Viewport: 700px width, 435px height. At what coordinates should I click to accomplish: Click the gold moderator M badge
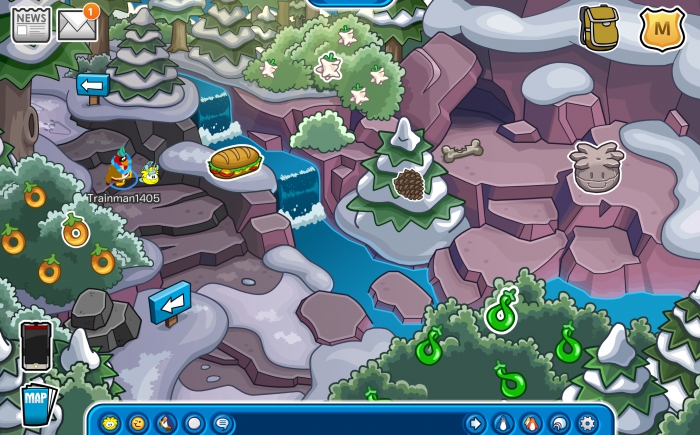661,29
